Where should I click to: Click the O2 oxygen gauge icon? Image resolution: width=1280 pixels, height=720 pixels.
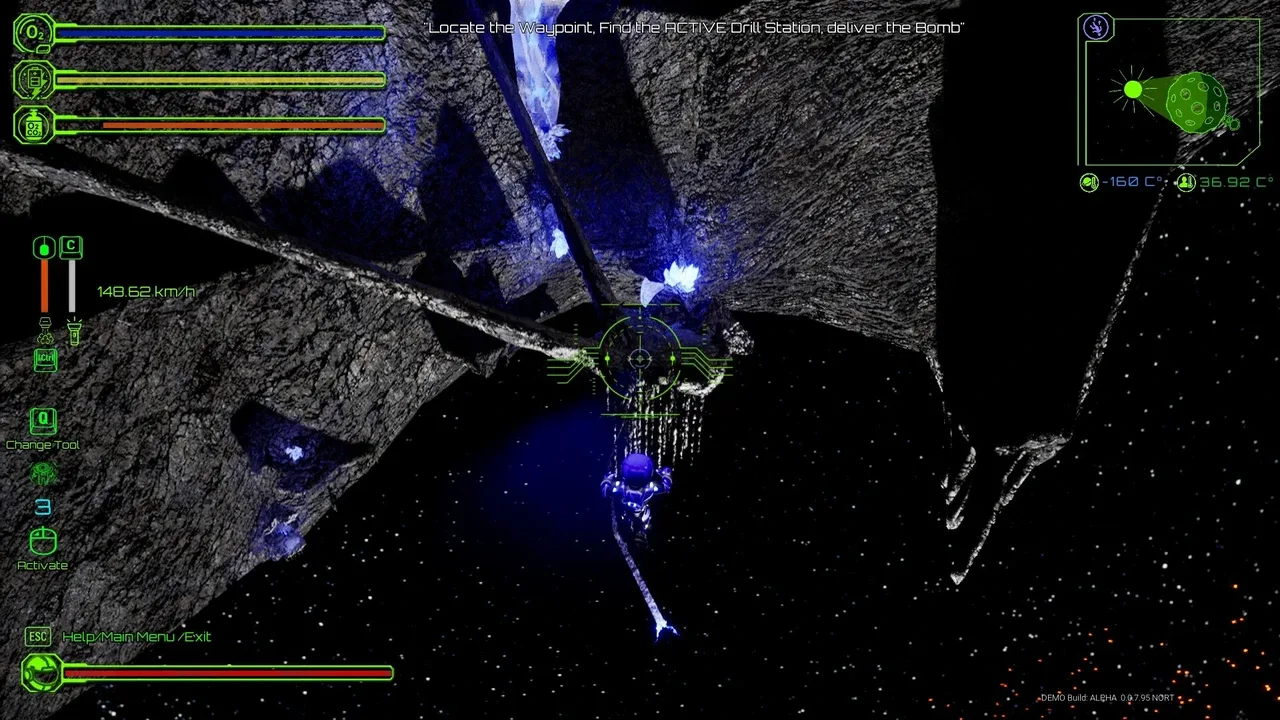[x=33, y=33]
